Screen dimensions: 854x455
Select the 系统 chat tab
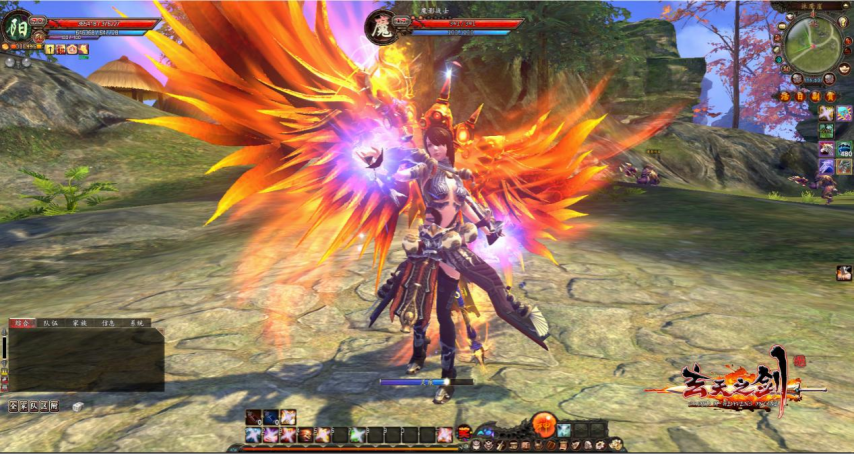(x=137, y=324)
